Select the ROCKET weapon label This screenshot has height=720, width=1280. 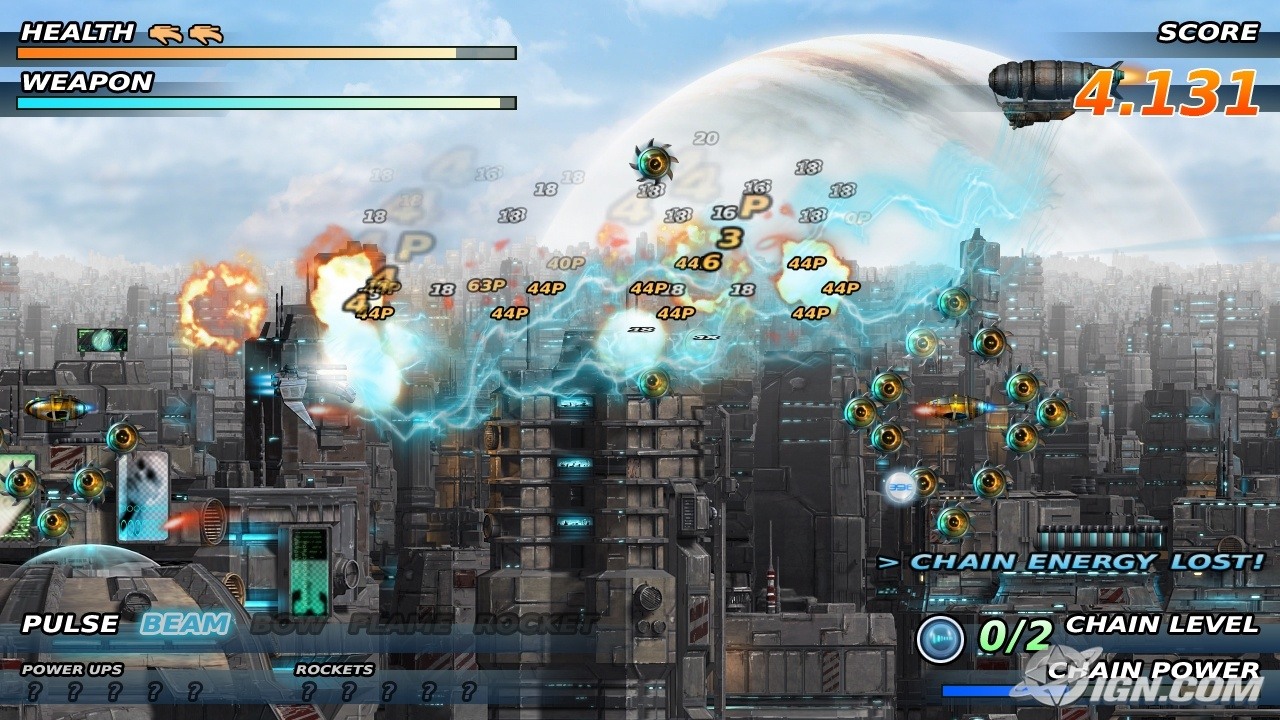click(x=535, y=625)
